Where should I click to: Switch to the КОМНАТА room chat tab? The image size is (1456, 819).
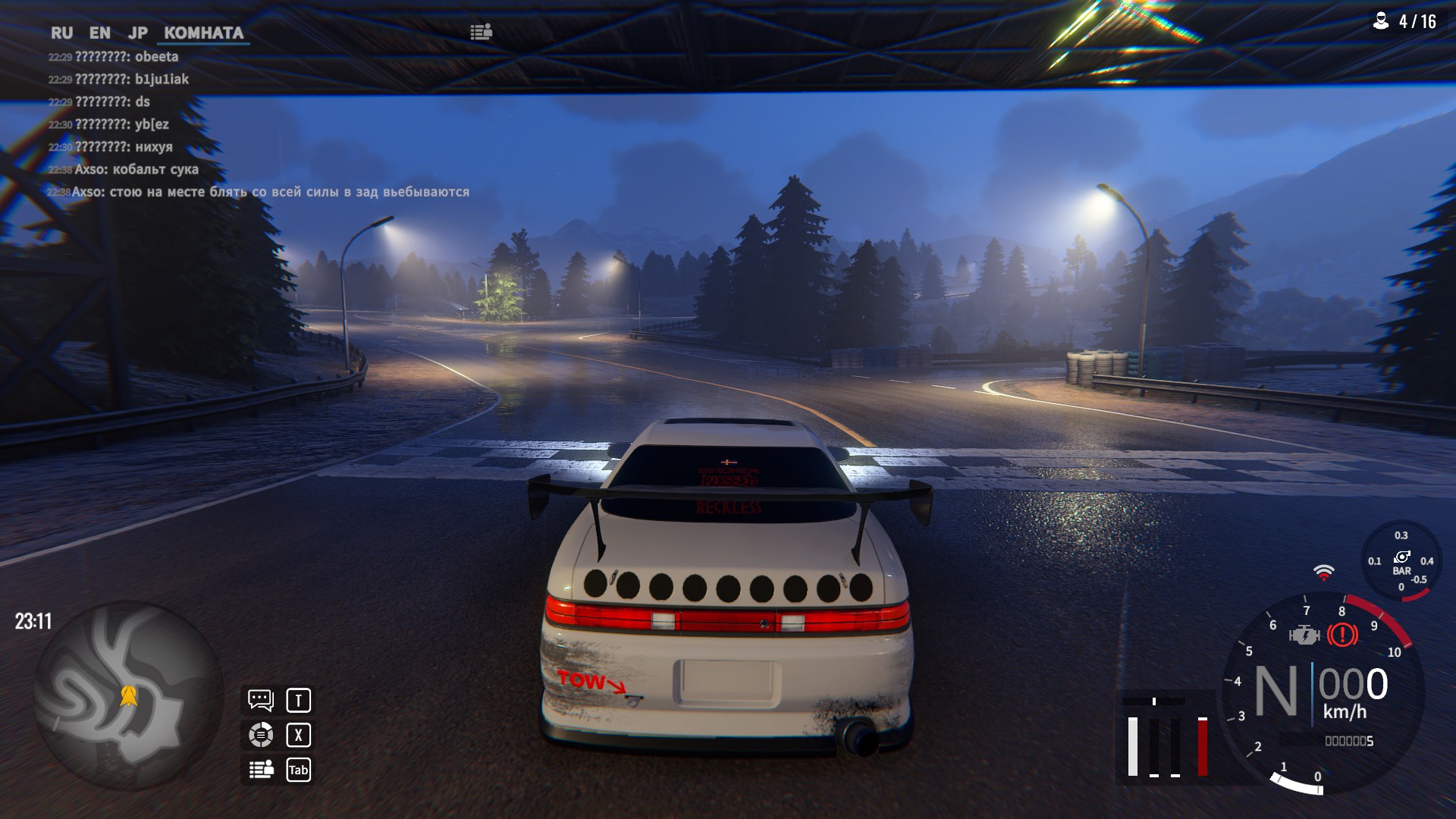tap(203, 33)
